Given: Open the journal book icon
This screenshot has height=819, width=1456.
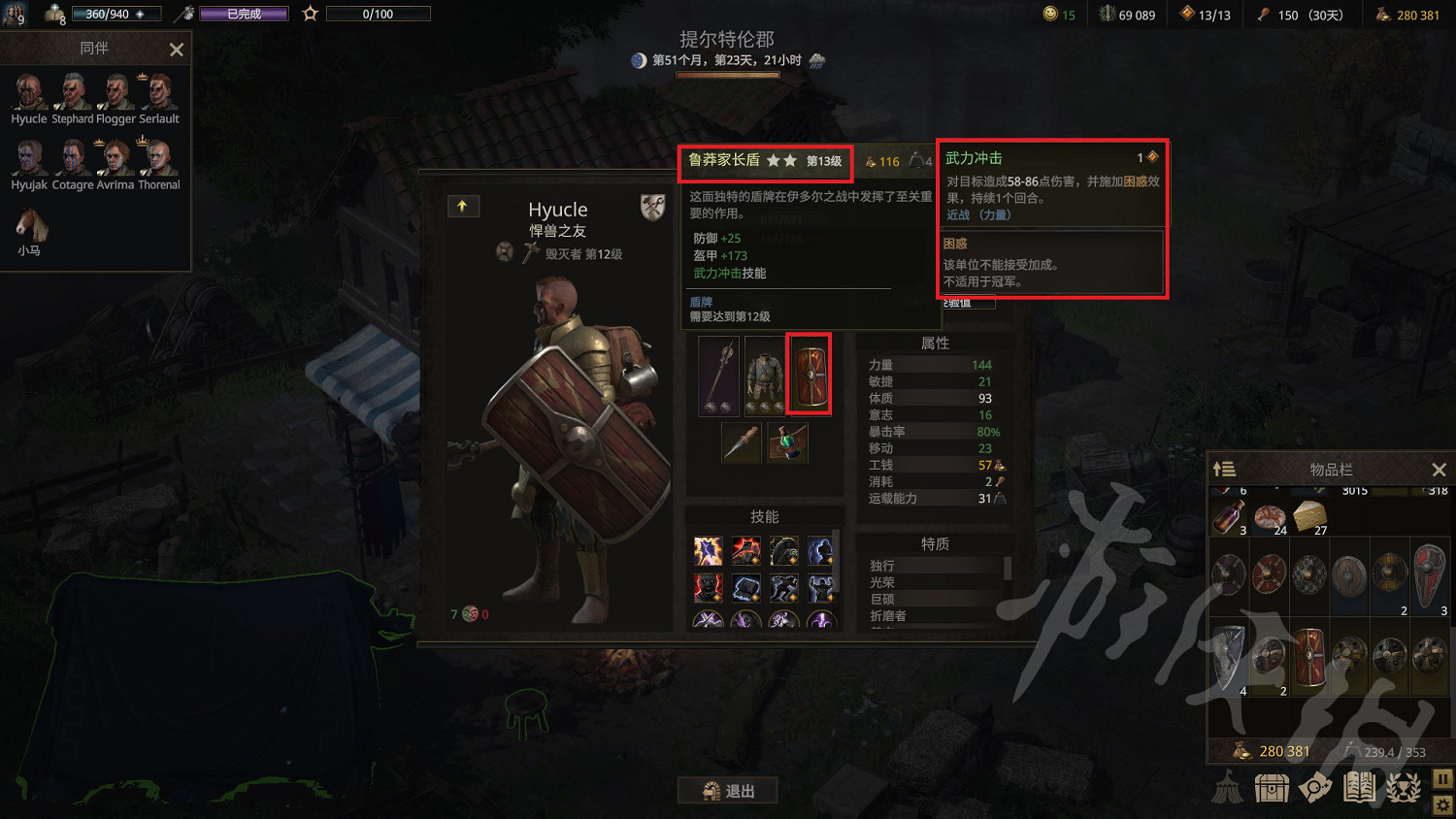Looking at the screenshot, I should point(1359,787).
